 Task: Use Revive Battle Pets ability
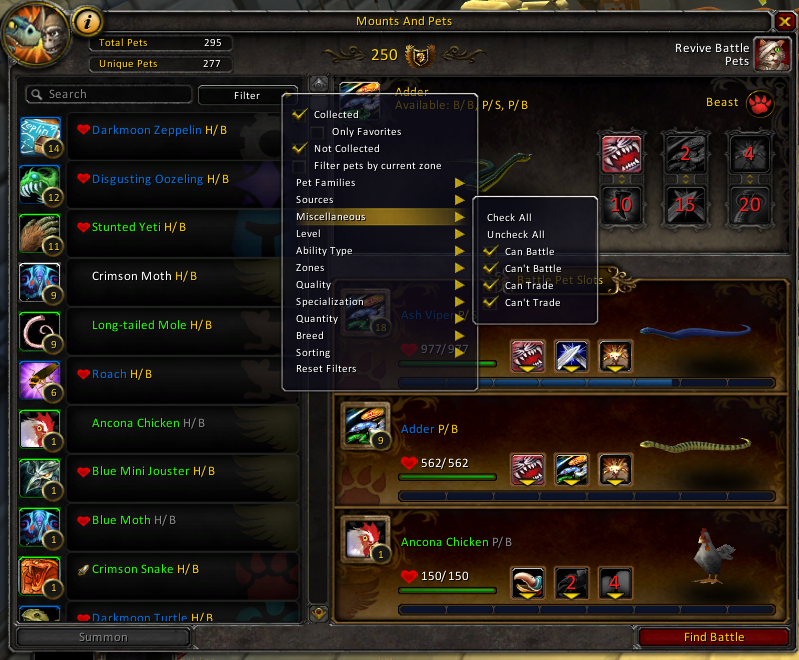click(769, 54)
